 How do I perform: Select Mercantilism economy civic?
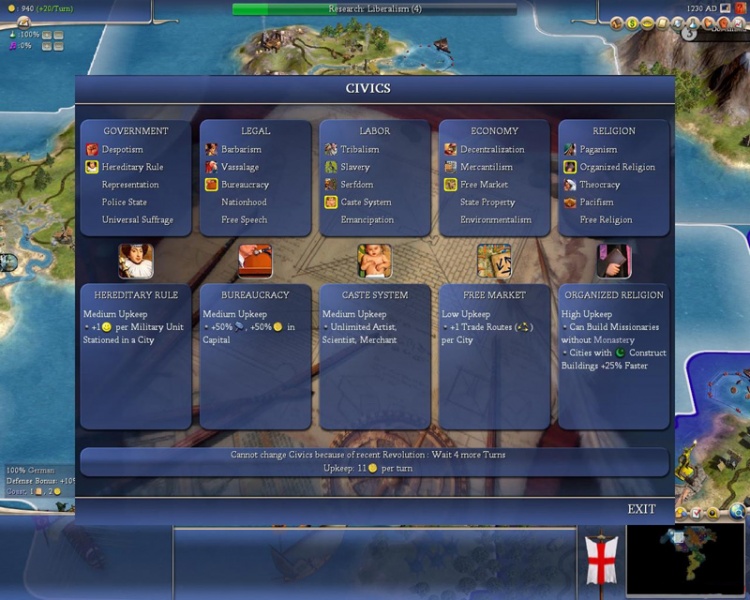[486, 167]
